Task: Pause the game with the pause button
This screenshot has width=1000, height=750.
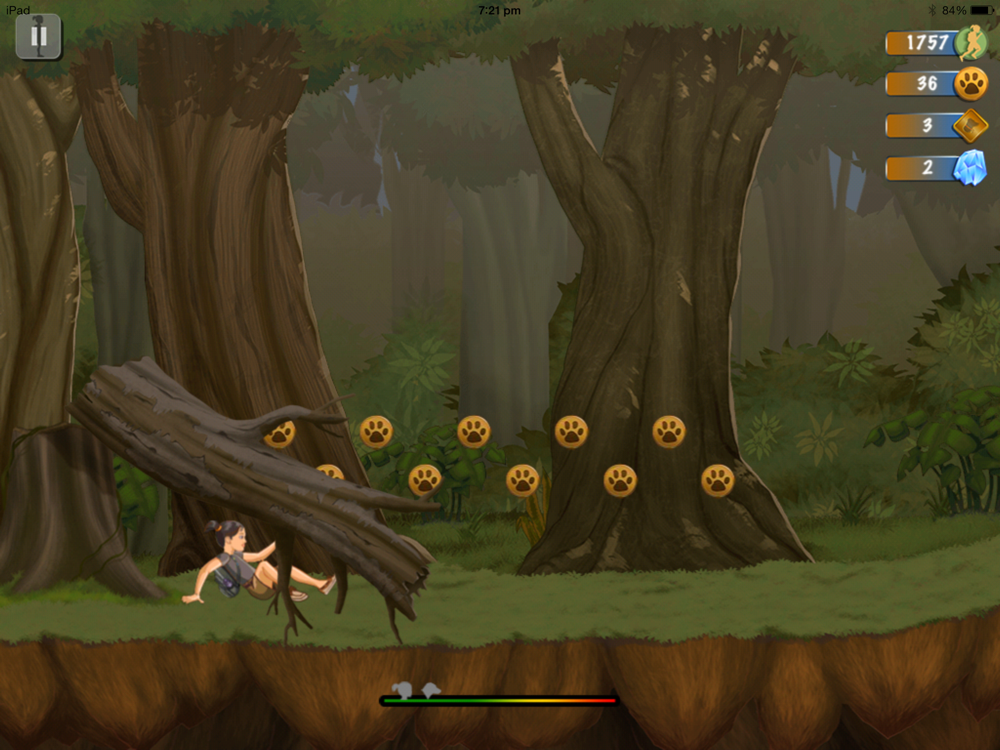Action: coord(39,37)
